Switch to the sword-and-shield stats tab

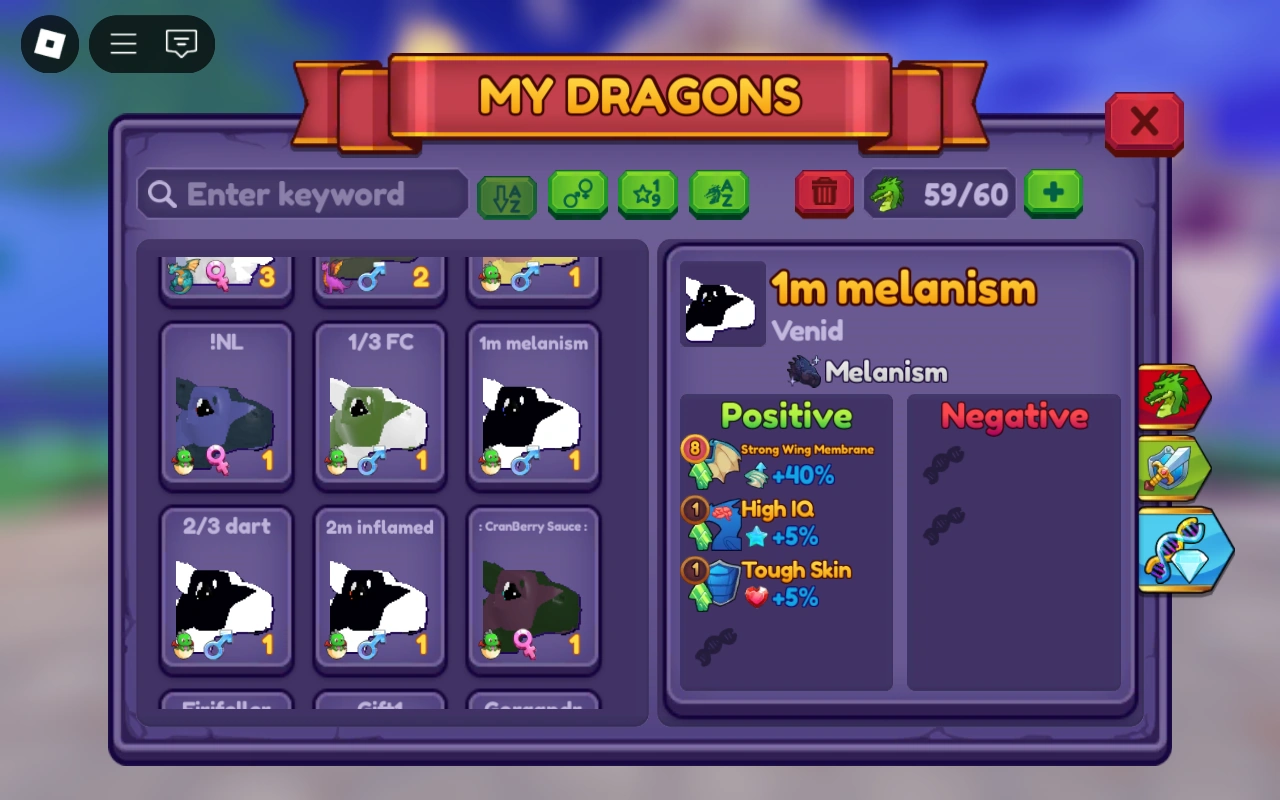1175,468
